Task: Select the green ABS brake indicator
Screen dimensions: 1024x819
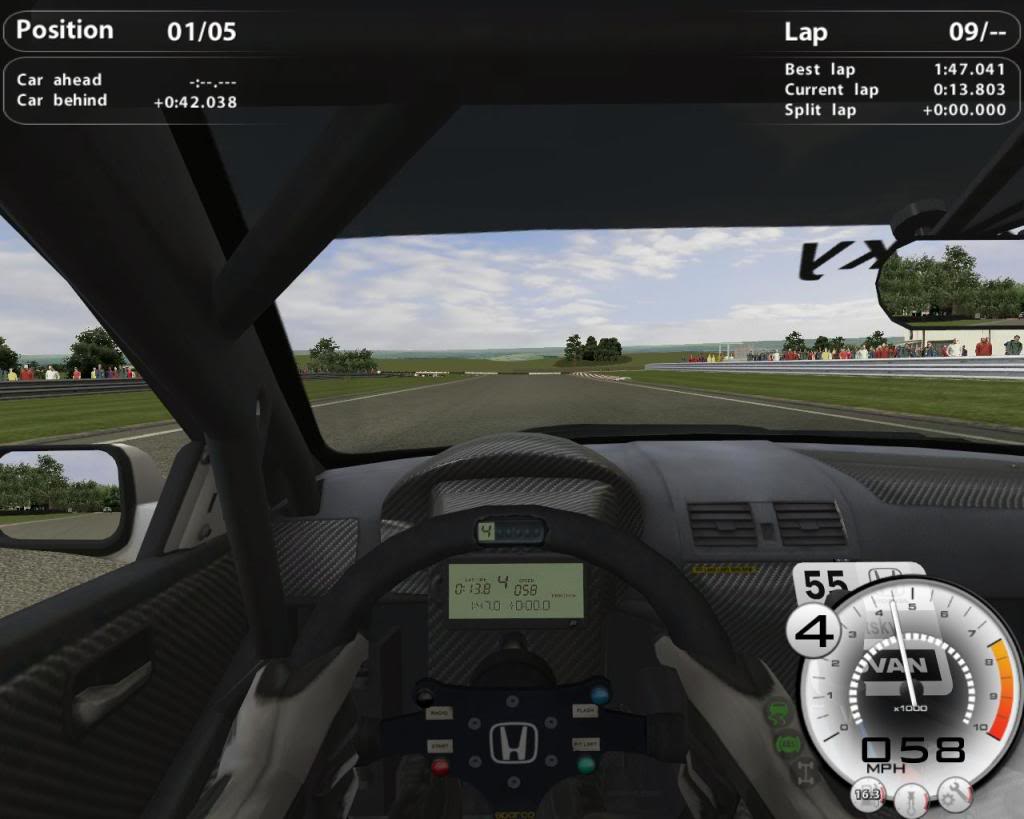Action: [x=787, y=744]
